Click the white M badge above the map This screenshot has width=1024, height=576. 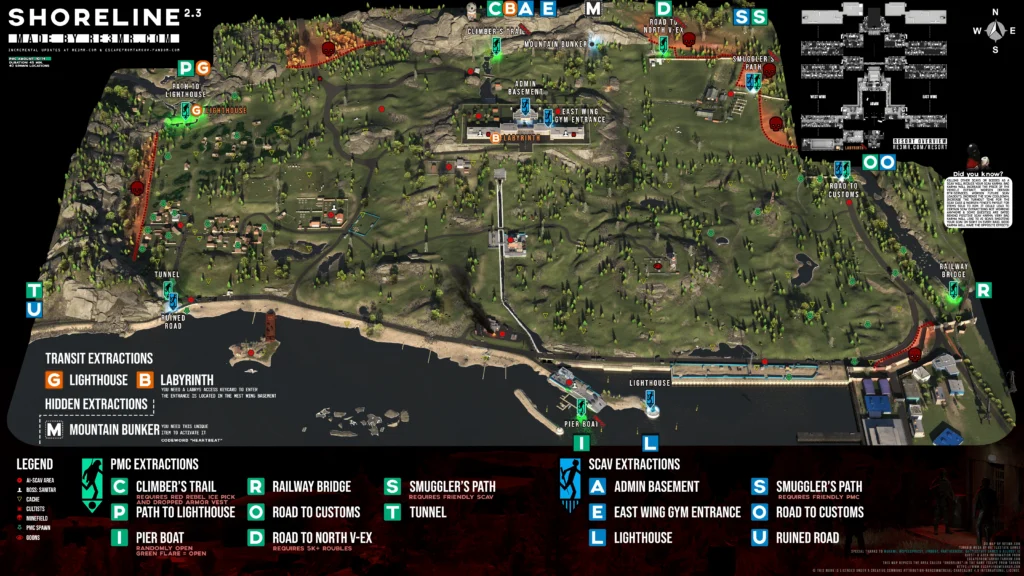(593, 9)
